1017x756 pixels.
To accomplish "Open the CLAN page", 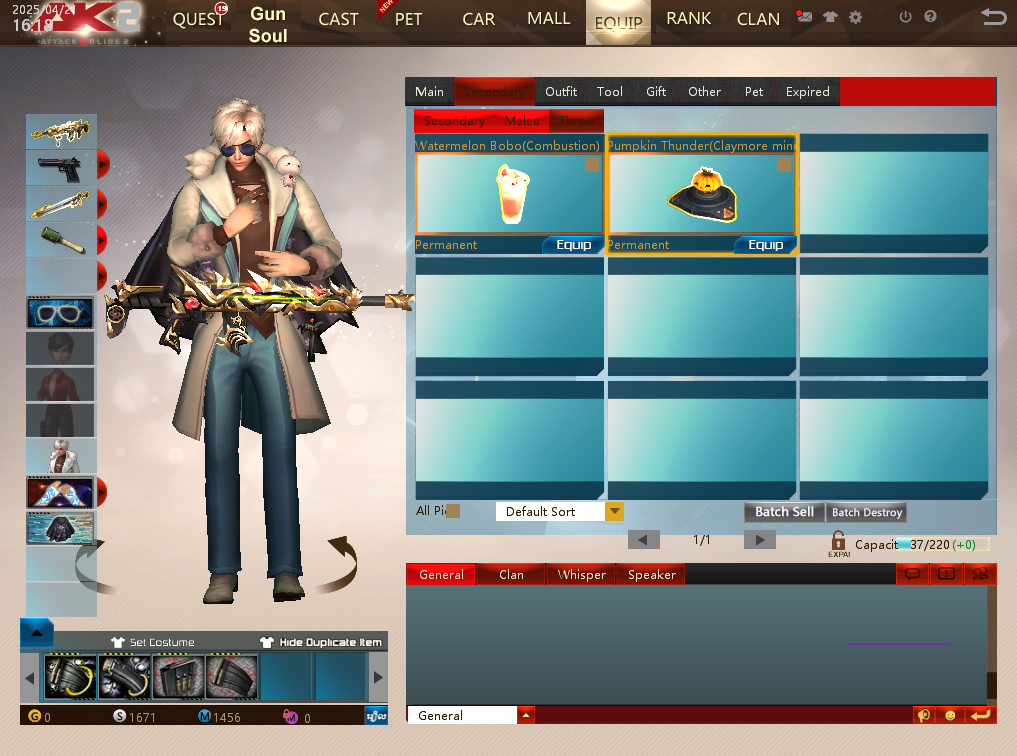I will pos(758,19).
